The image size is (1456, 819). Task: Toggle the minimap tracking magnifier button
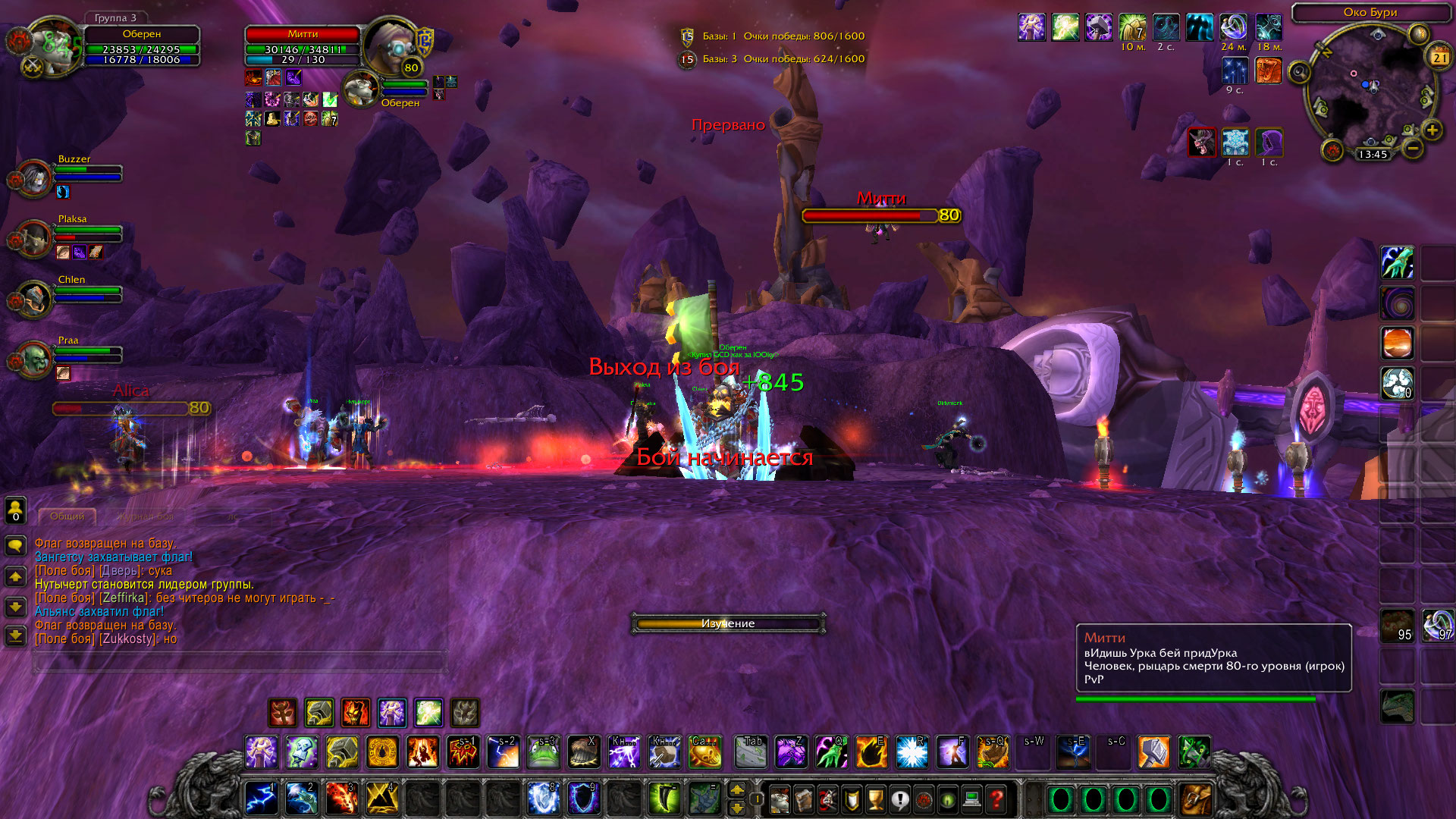pyautogui.click(x=1300, y=73)
